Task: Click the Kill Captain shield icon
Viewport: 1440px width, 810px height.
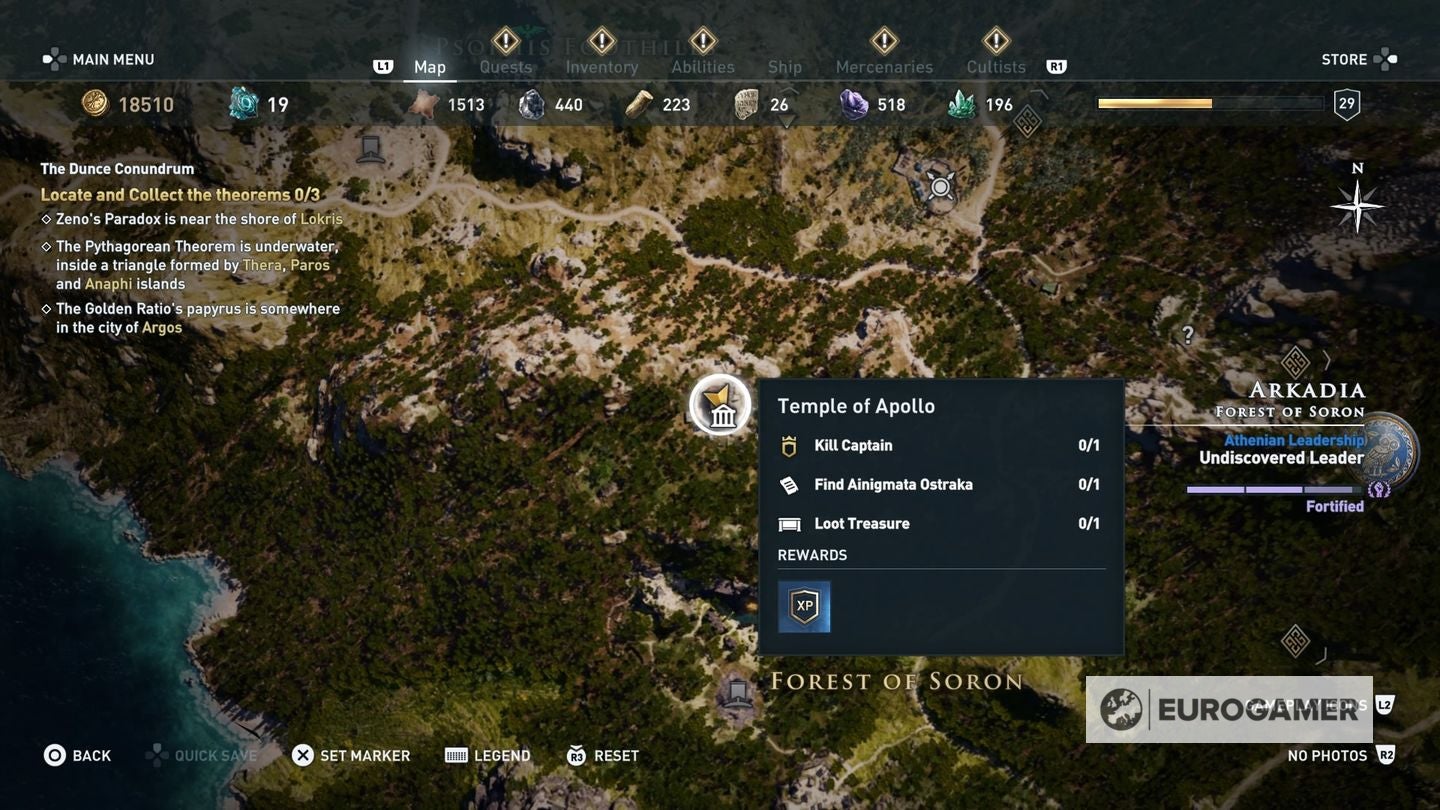Action: [789, 444]
